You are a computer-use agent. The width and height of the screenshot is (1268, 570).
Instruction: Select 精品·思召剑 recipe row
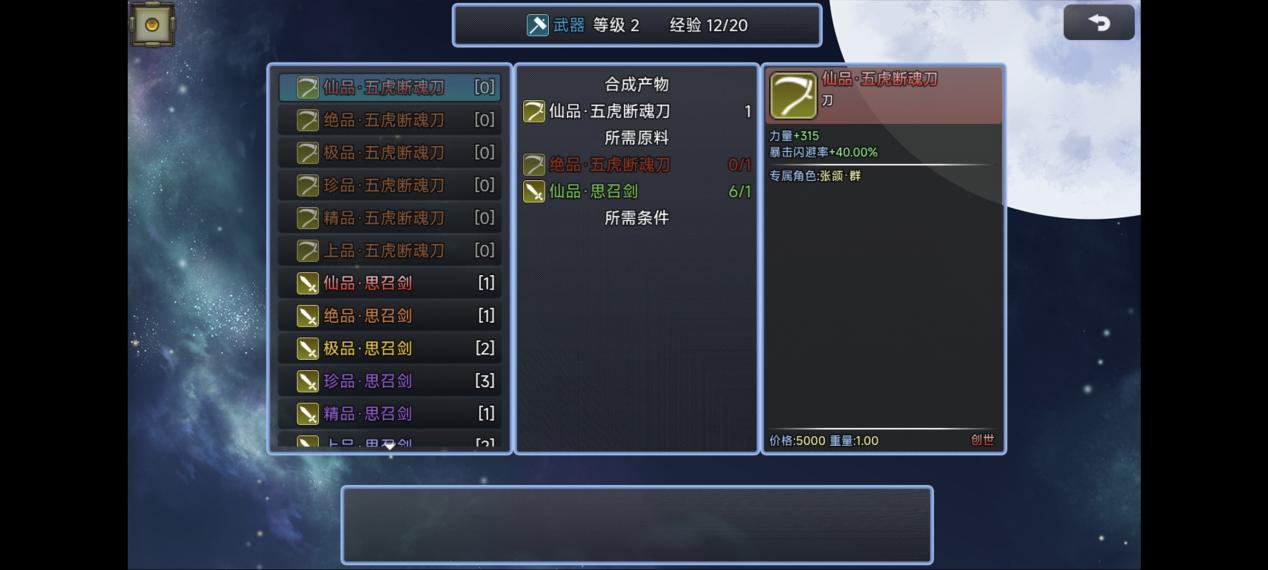[389, 413]
